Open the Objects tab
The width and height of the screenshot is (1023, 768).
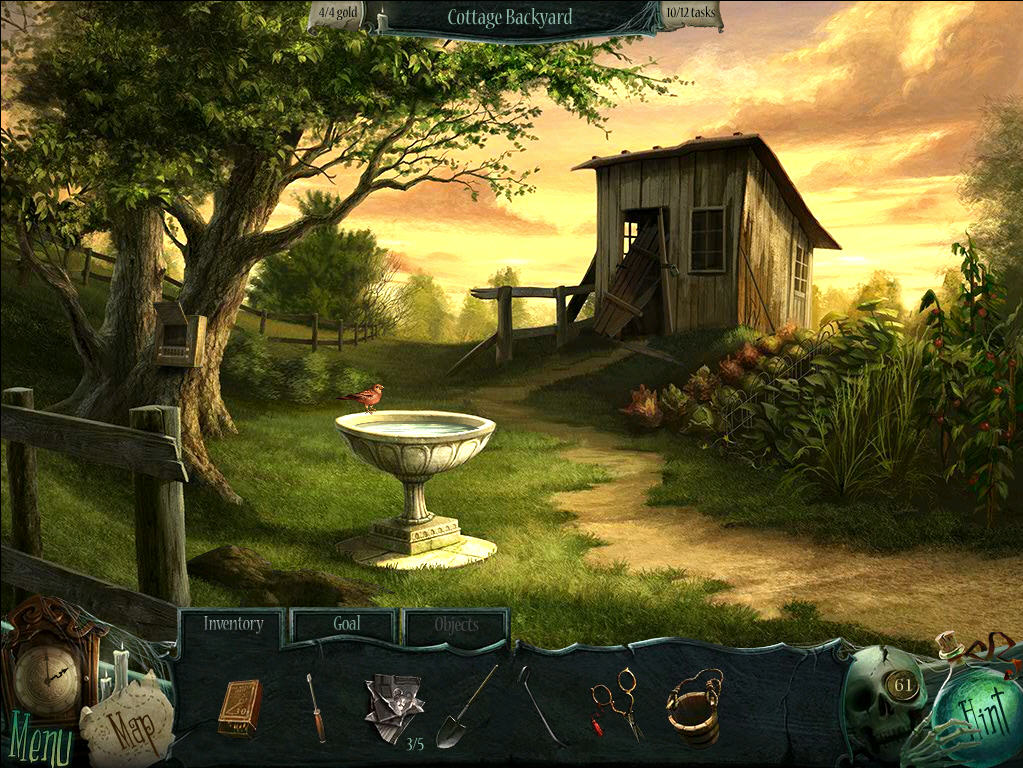(456, 626)
